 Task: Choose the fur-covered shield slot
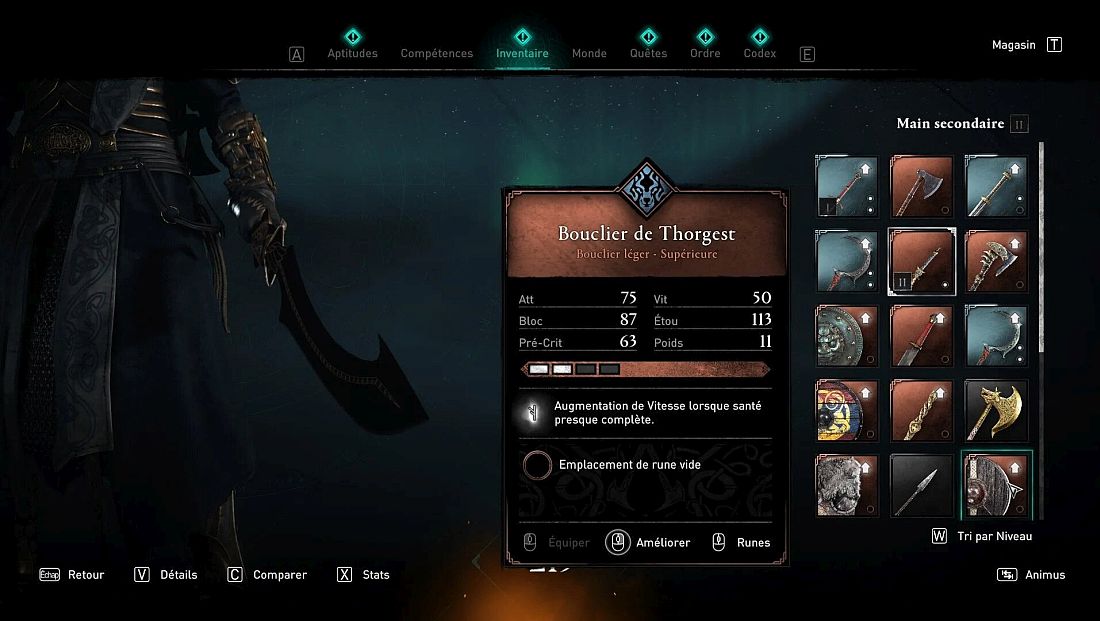[847, 485]
